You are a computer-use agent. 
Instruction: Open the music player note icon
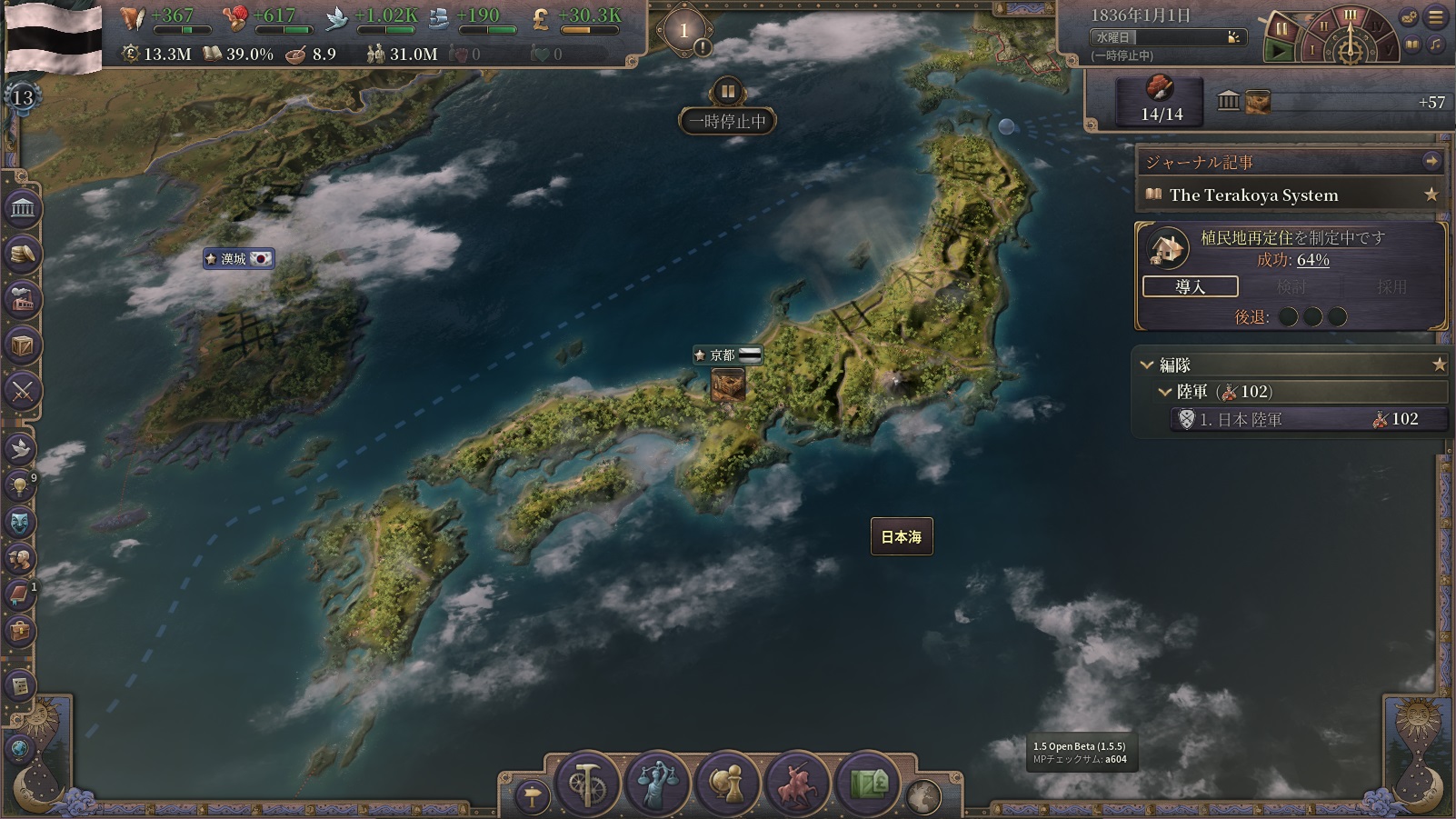point(1435,45)
